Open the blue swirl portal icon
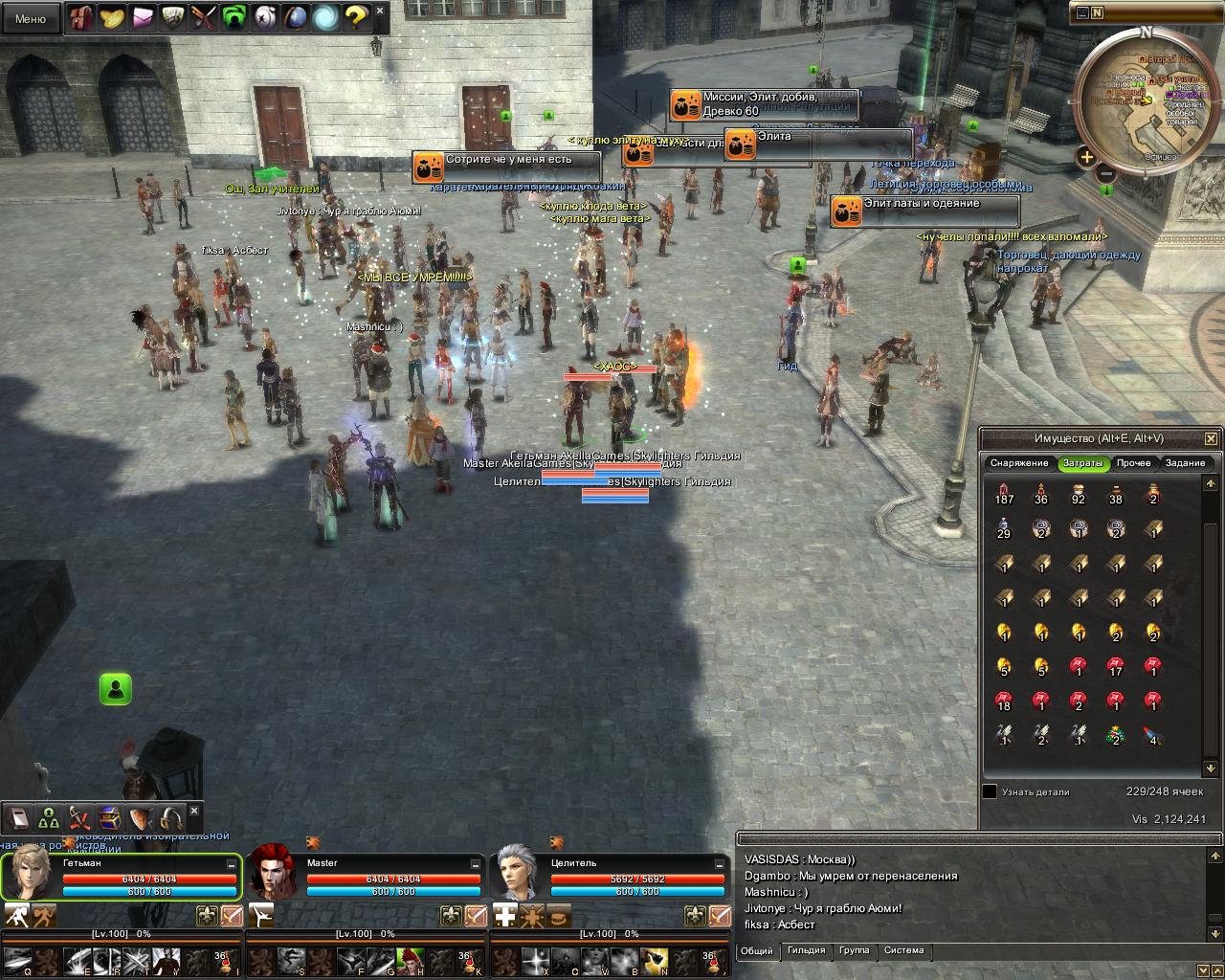The image size is (1225, 980). pos(324,16)
